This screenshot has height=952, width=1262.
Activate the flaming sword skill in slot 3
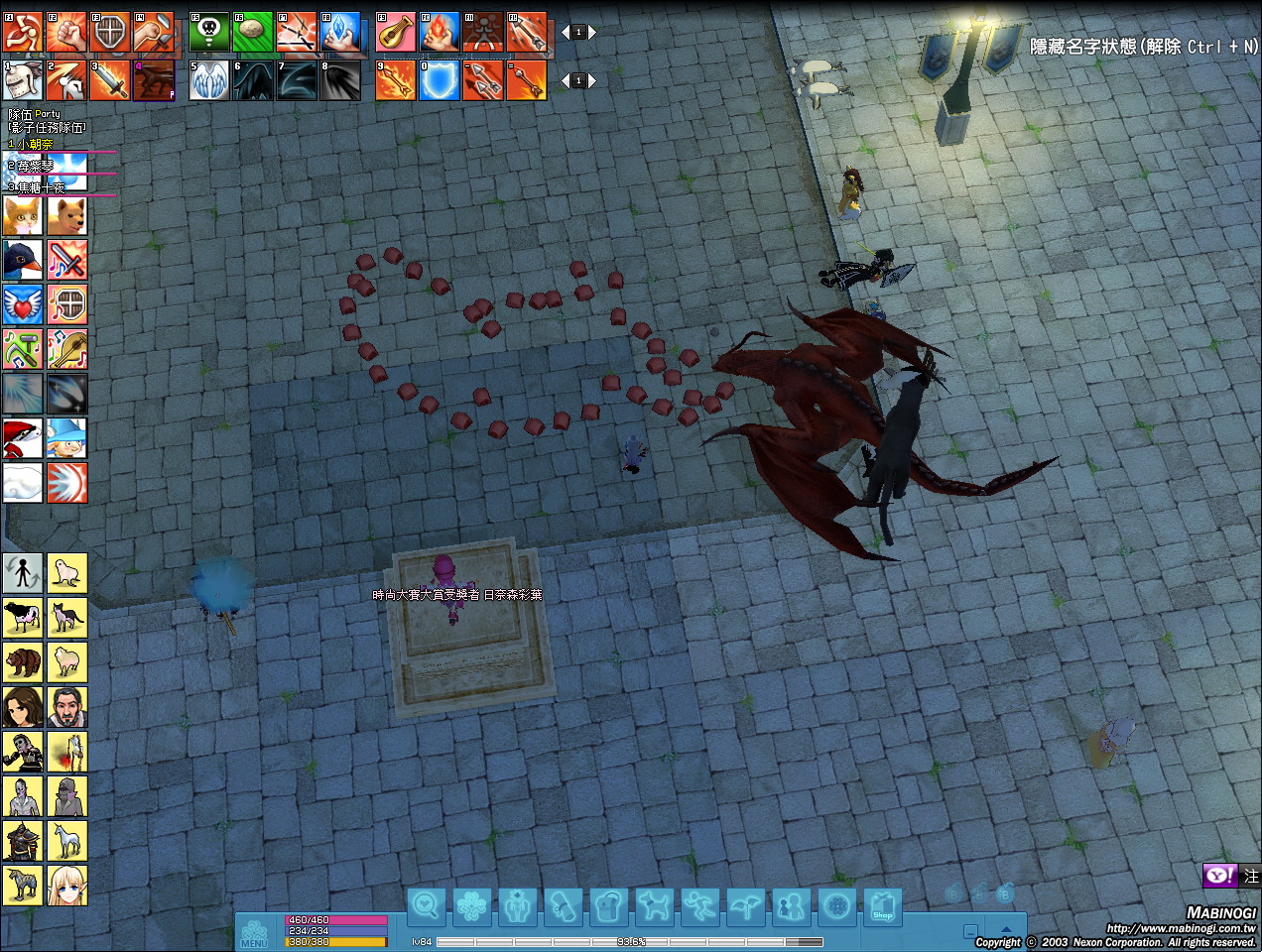pyautogui.click(x=110, y=80)
